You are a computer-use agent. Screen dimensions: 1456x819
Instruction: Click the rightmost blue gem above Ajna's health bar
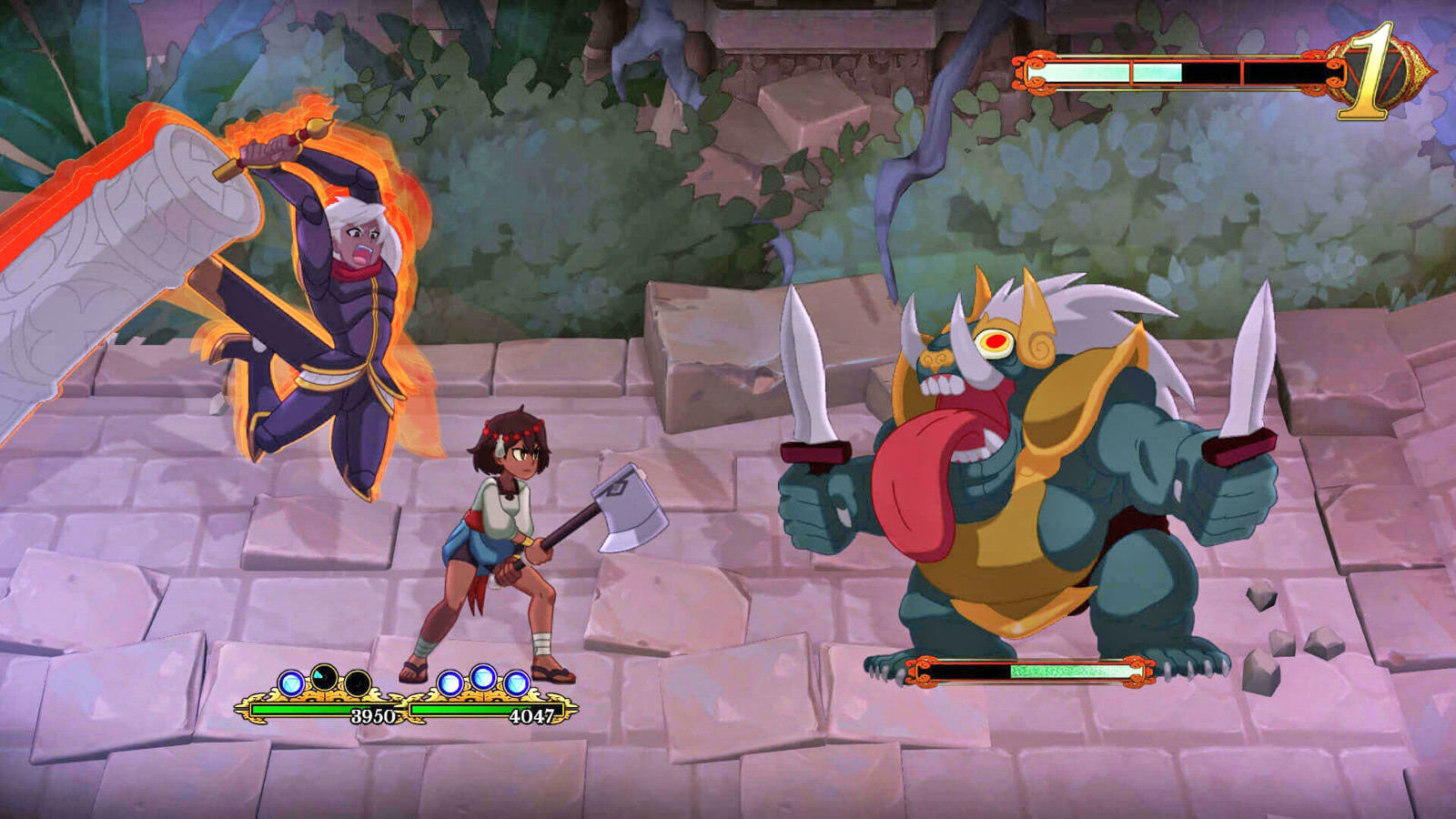tap(516, 682)
